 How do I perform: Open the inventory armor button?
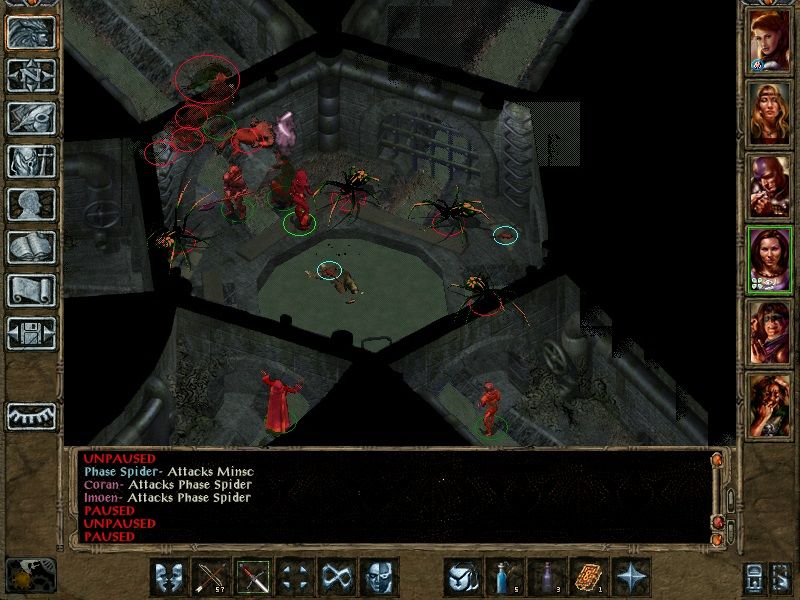tap(29, 161)
